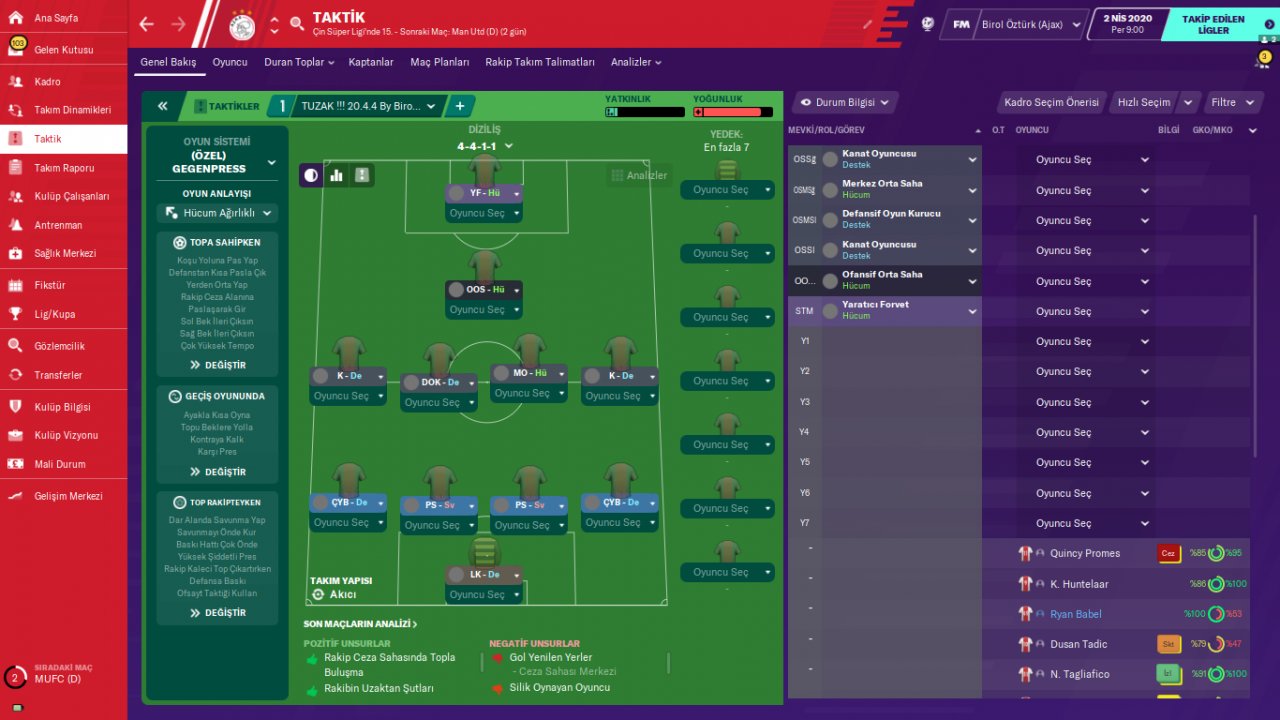Open the Transferler section
The height and width of the screenshot is (720, 1280).
pyautogui.click(x=58, y=375)
